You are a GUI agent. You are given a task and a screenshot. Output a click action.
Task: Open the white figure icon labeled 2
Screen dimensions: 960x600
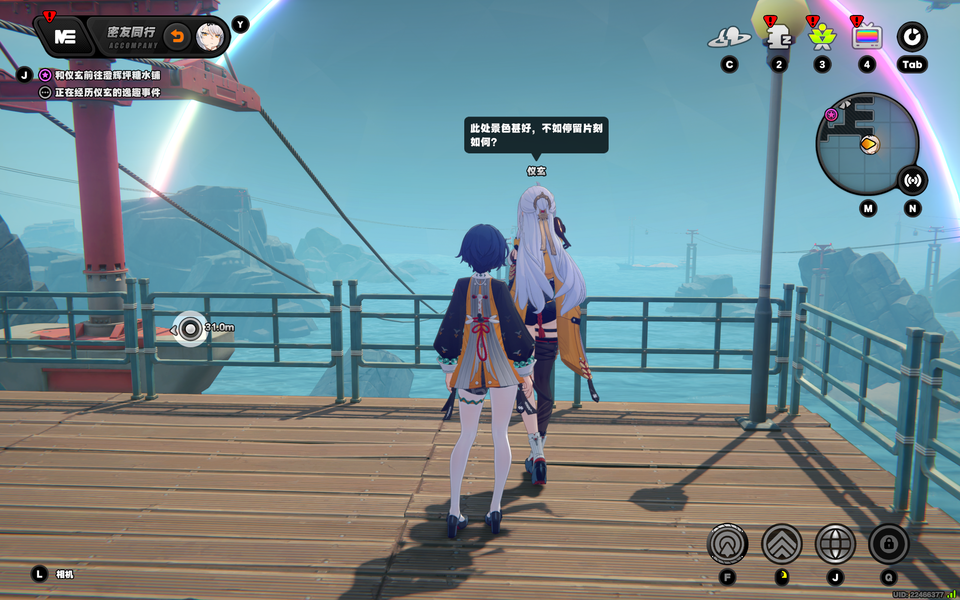tap(778, 36)
